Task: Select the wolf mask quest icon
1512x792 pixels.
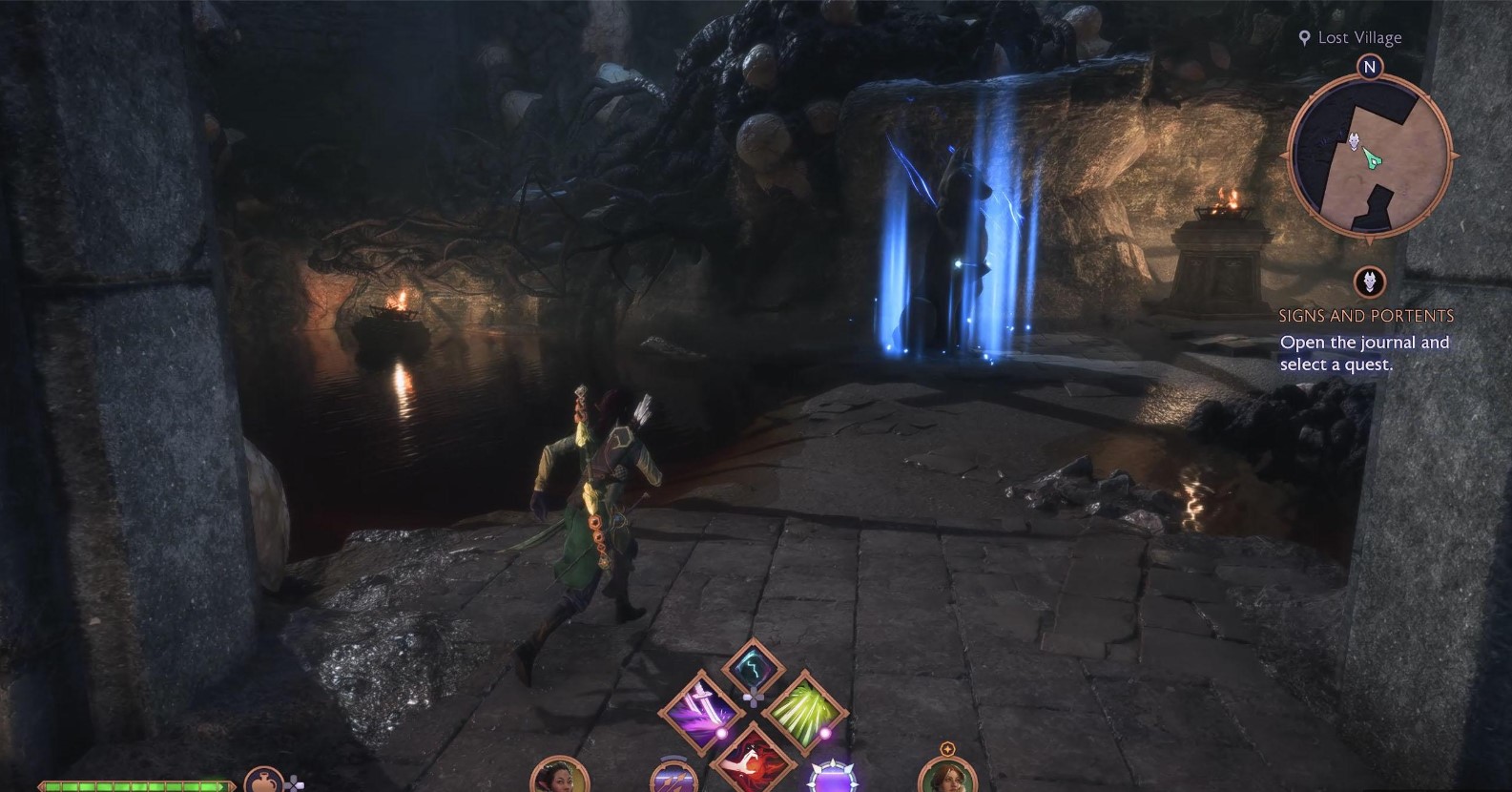Action: click(1370, 282)
